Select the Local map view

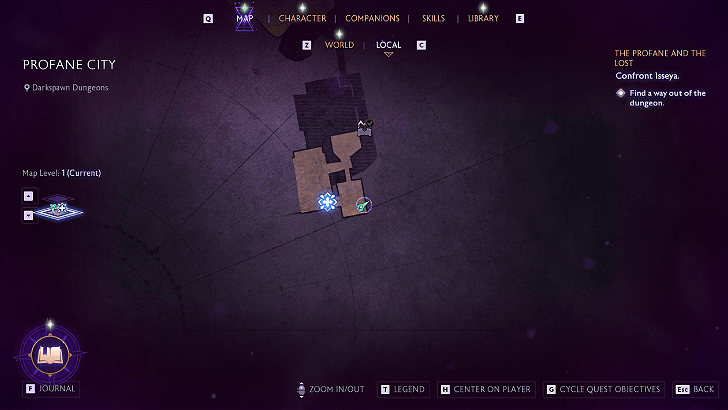(388, 45)
